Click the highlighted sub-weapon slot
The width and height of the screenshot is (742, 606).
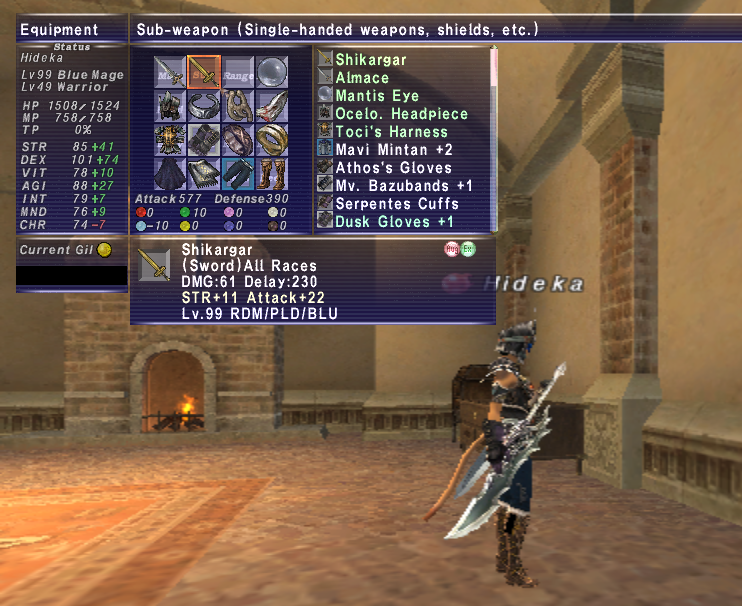pyautogui.click(x=204, y=73)
